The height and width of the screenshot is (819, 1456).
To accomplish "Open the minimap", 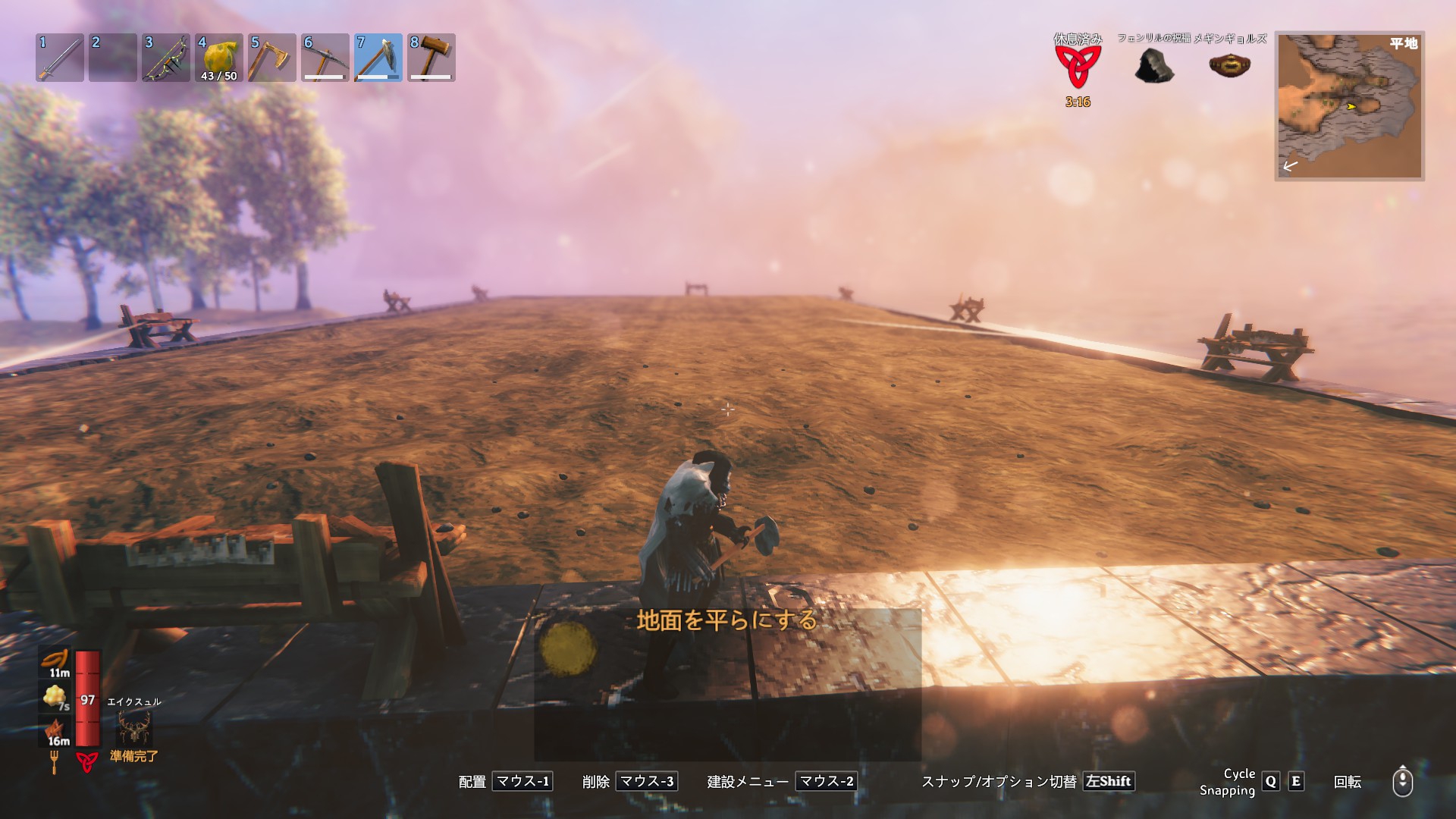I will point(1349,105).
